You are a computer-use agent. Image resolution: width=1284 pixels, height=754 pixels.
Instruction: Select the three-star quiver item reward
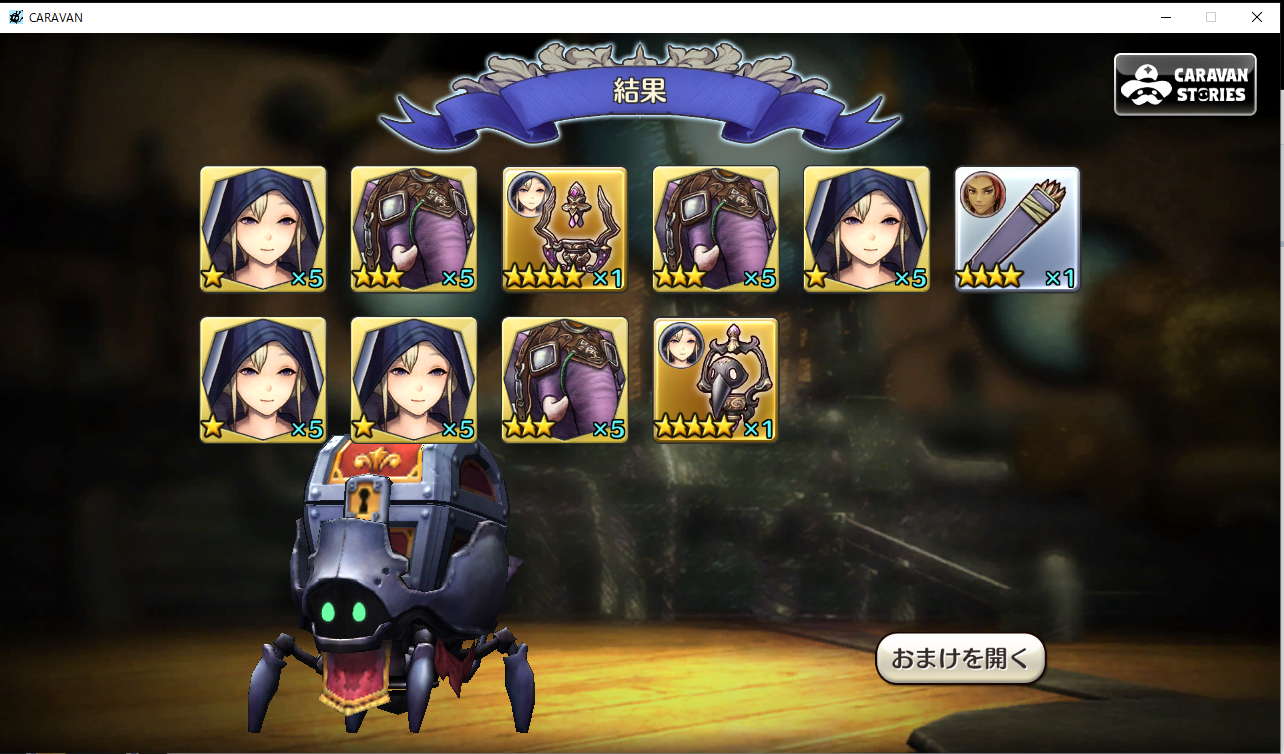(x=1017, y=229)
